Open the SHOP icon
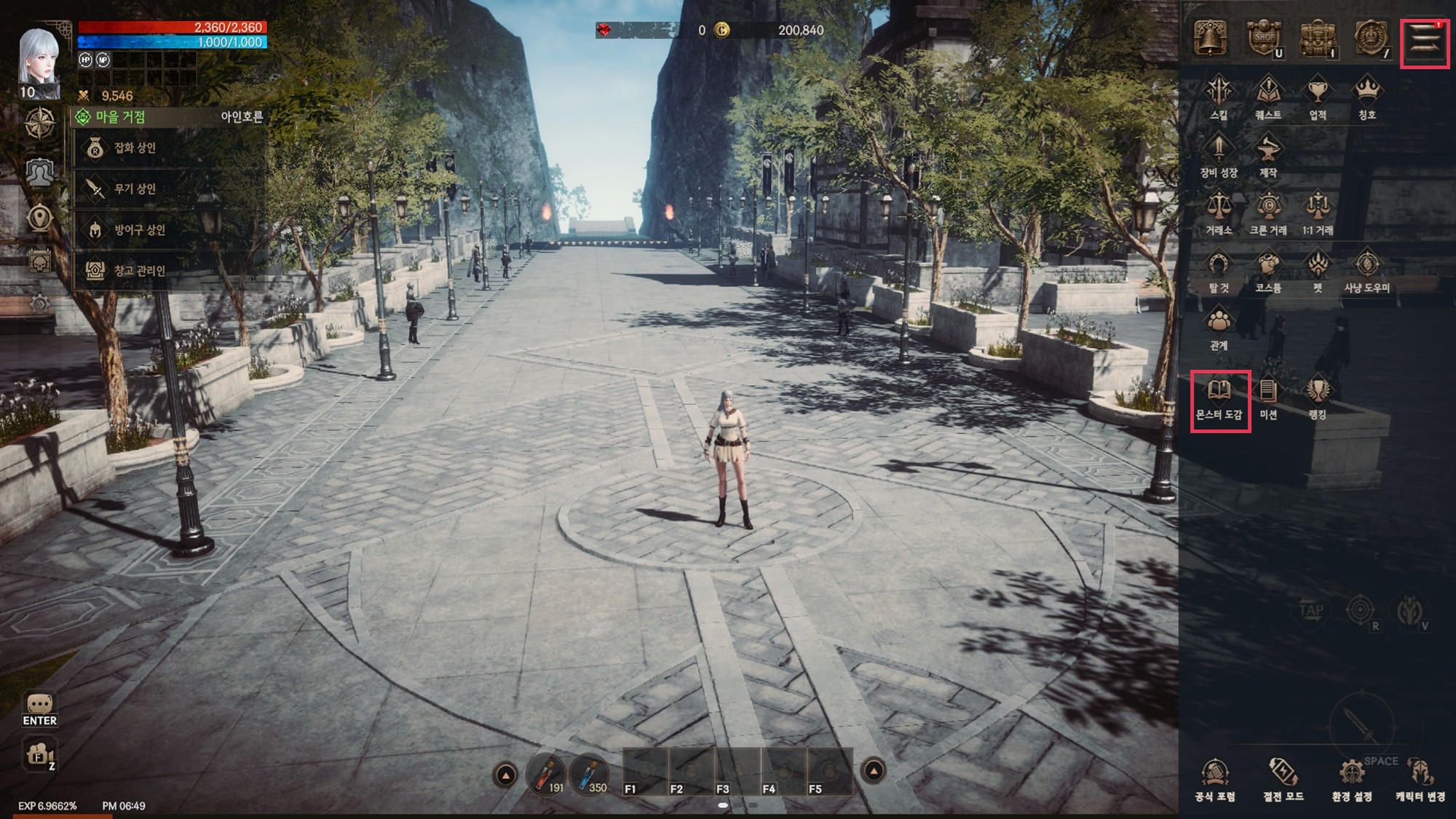This screenshot has width=1456, height=819. [1264, 38]
